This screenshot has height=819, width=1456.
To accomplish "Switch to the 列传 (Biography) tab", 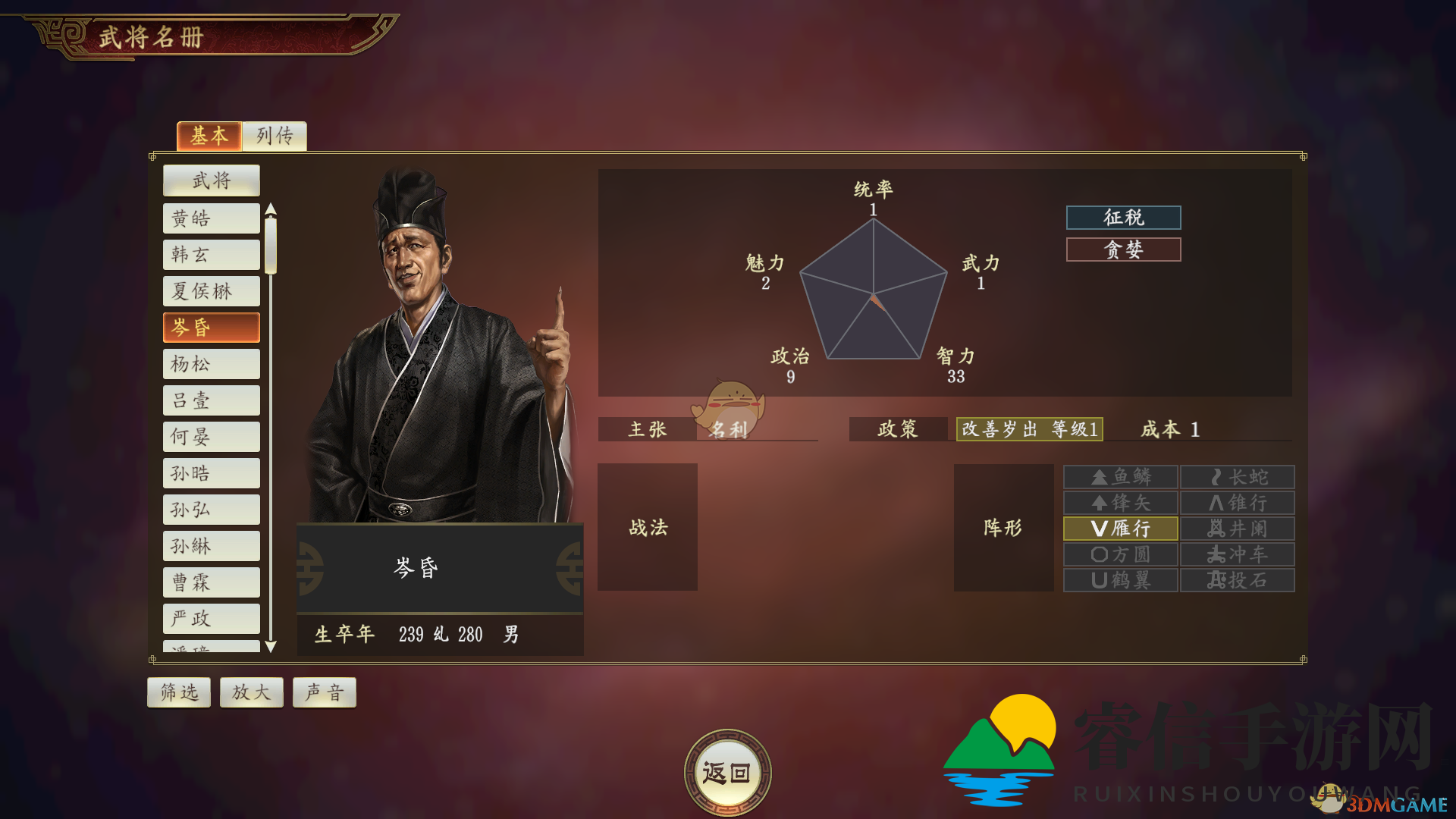I will (274, 136).
